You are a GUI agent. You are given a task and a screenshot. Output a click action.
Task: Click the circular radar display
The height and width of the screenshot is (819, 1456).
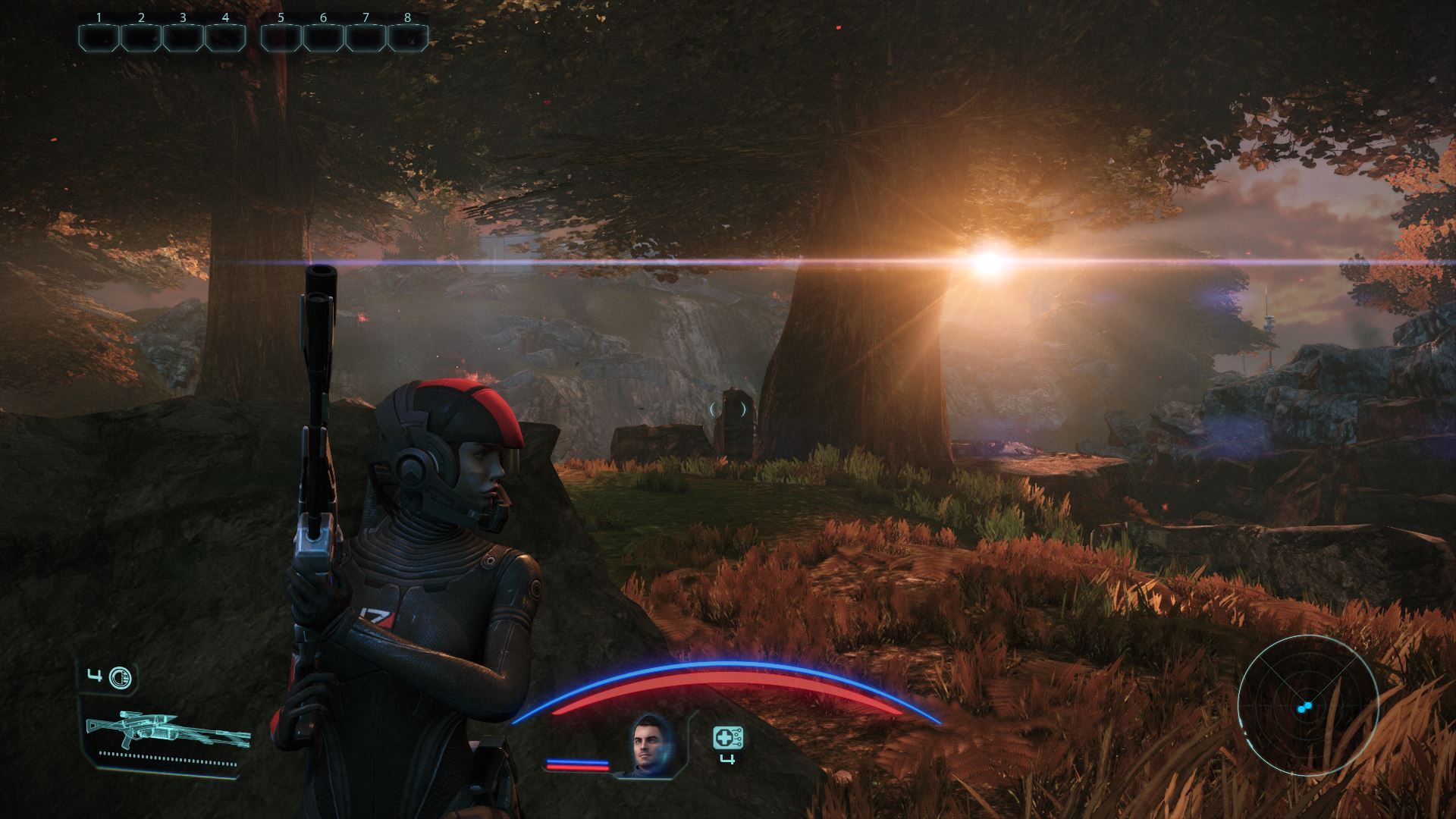[x=1307, y=707]
